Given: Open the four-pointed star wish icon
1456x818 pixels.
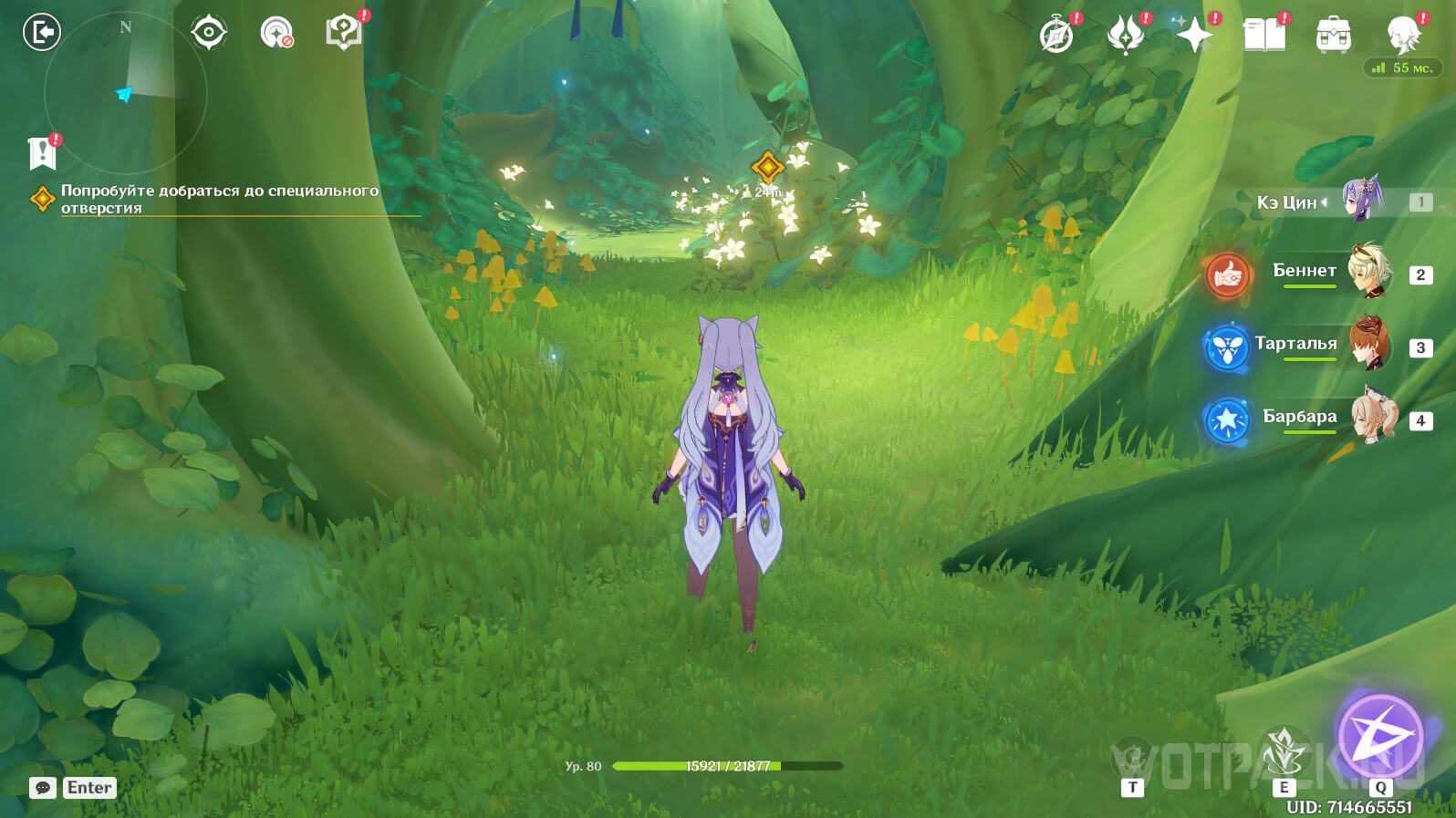Looking at the screenshot, I should pos(1194,36).
